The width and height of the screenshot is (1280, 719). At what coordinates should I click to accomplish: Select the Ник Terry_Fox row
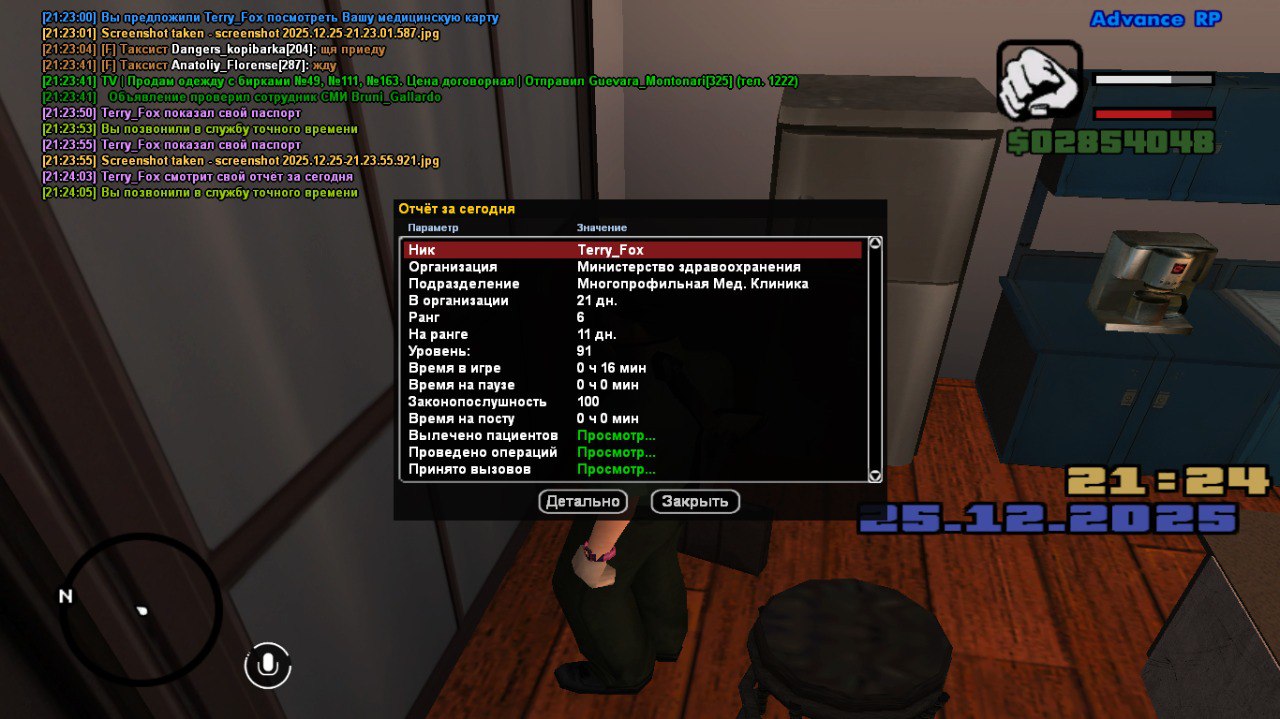[632, 250]
